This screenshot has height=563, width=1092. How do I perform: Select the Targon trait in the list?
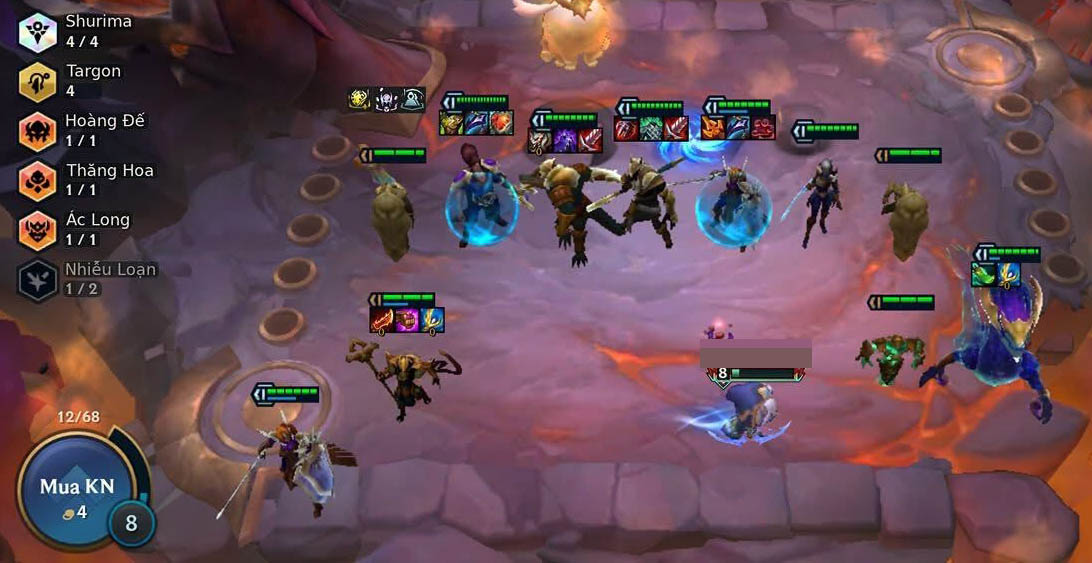coord(38,81)
